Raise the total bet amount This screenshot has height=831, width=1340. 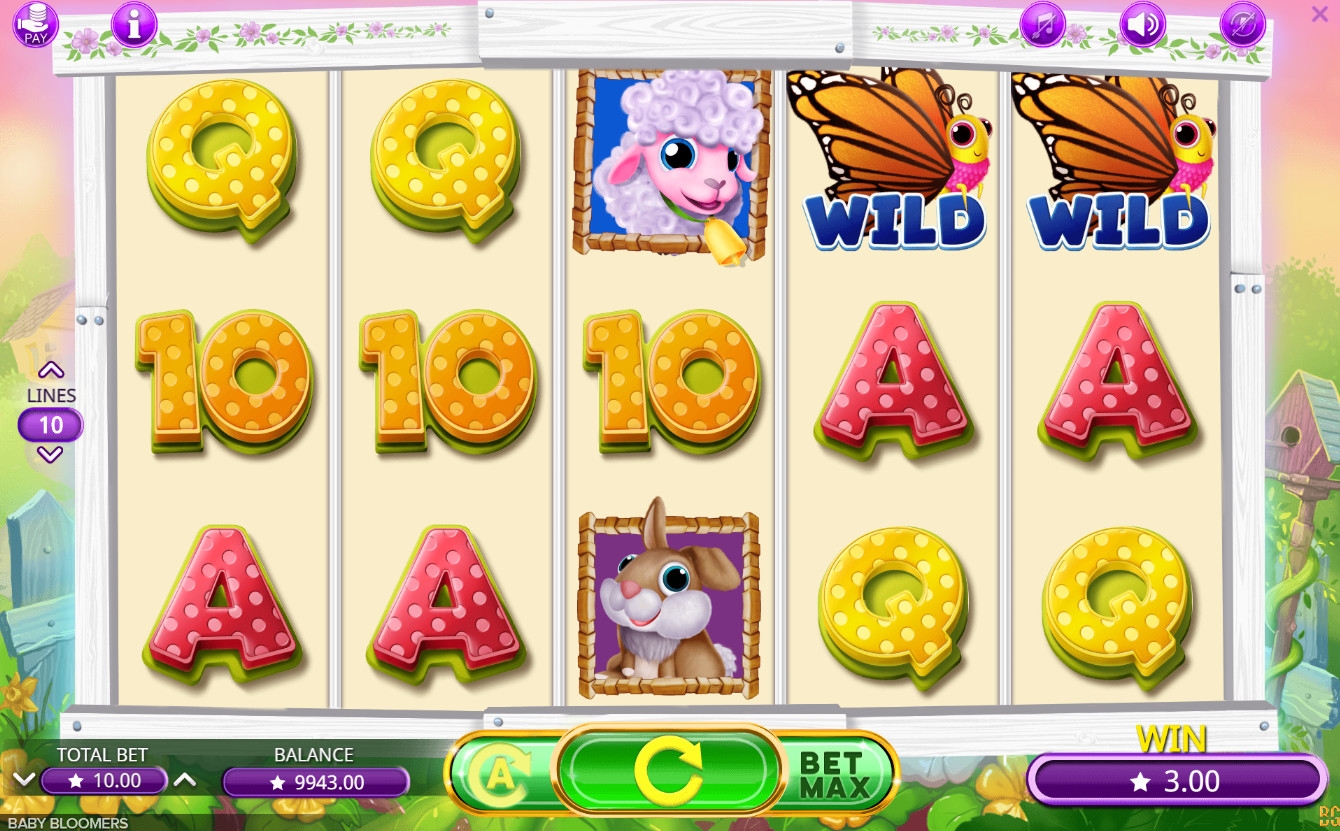[x=184, y=780]
